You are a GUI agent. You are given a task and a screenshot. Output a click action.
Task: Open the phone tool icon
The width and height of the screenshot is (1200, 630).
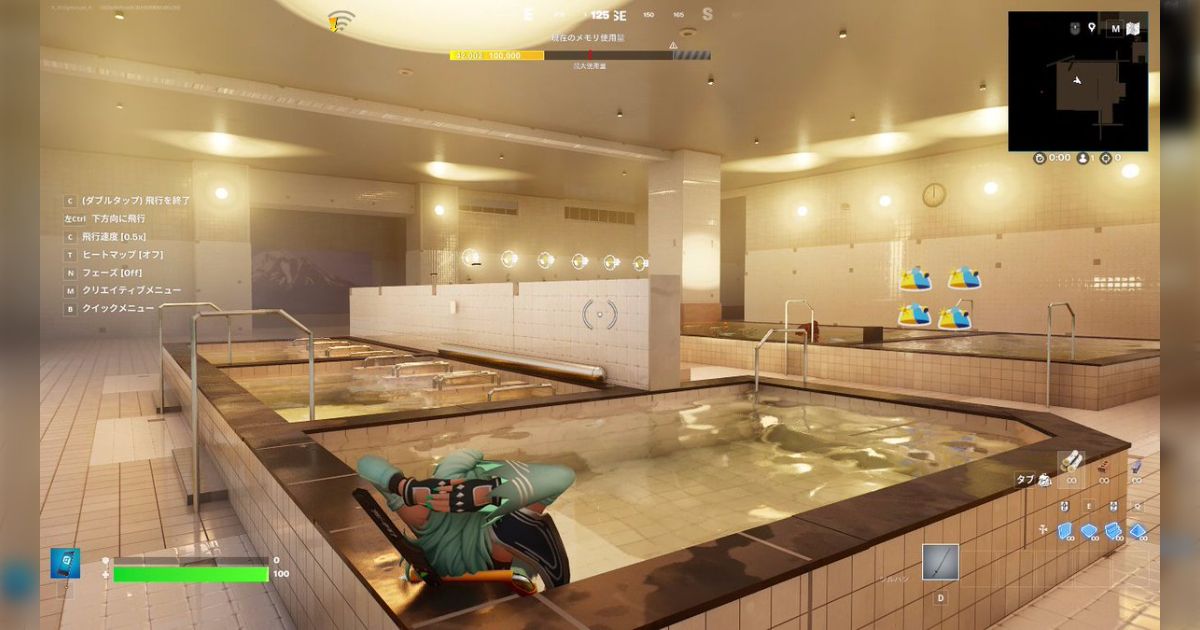[x=65, y=563]
